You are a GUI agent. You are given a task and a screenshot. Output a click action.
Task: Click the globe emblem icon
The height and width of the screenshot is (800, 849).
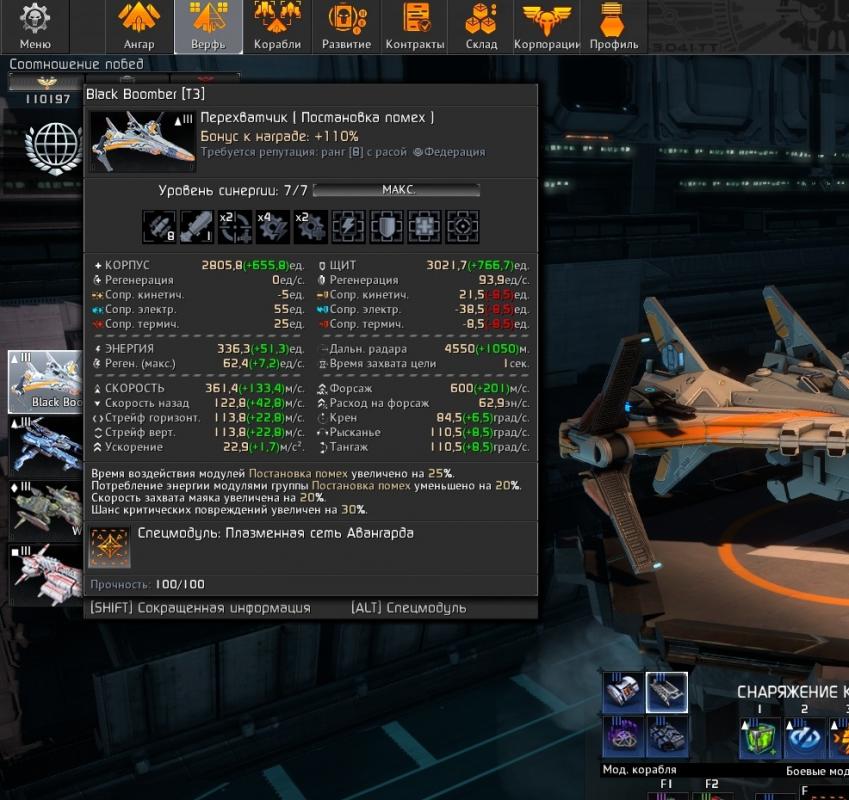coord(52,147)
